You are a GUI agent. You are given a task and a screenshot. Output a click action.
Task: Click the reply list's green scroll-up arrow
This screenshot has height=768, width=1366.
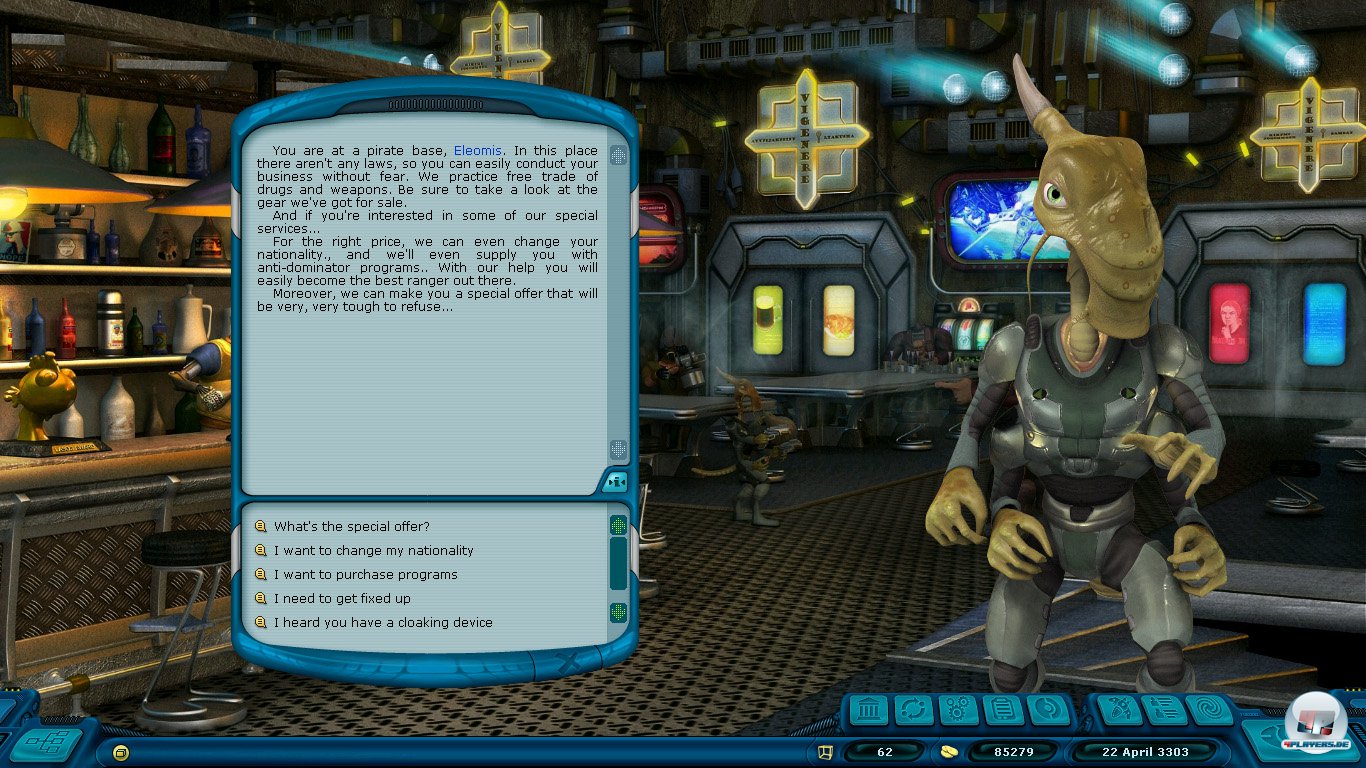619,526
